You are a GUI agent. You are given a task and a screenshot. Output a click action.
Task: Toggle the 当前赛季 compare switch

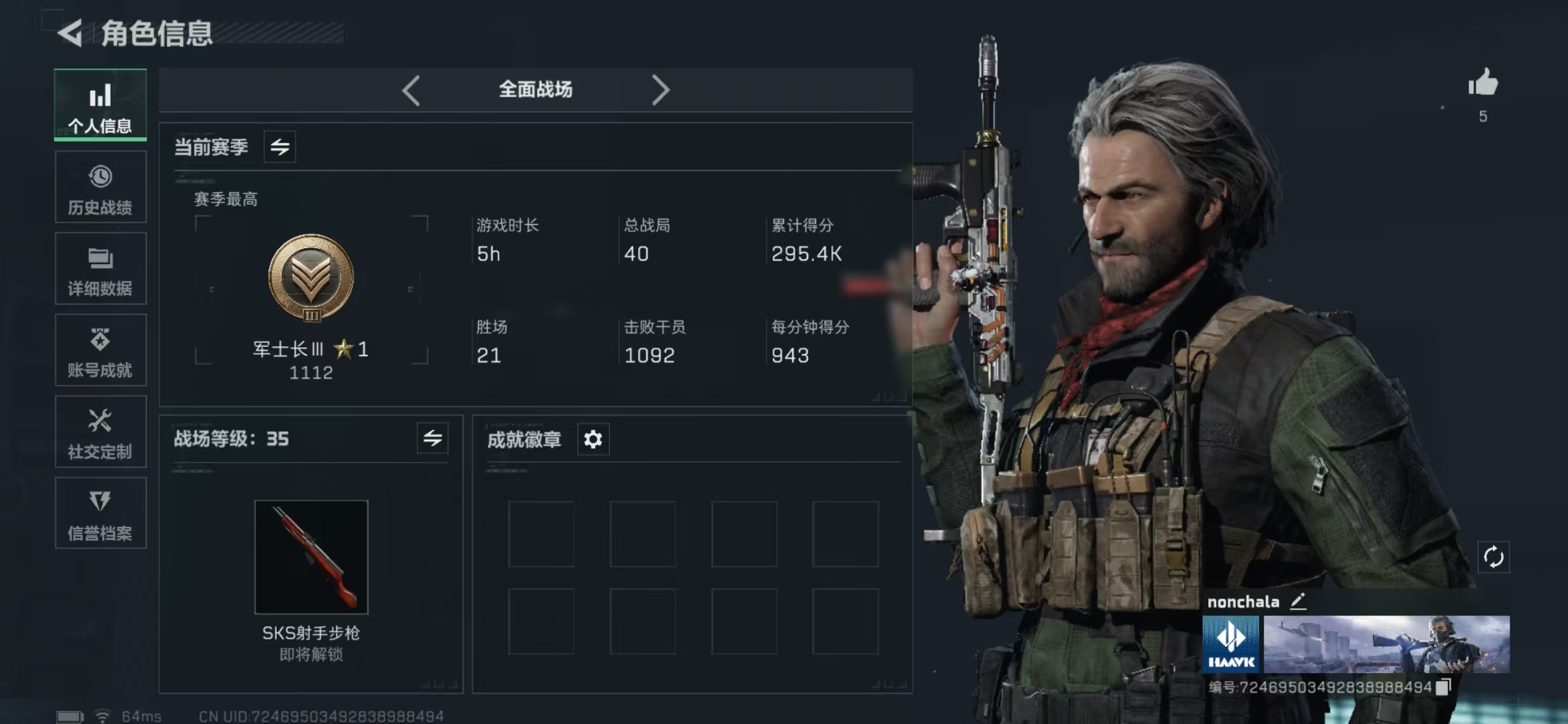(x=279, y=147)
